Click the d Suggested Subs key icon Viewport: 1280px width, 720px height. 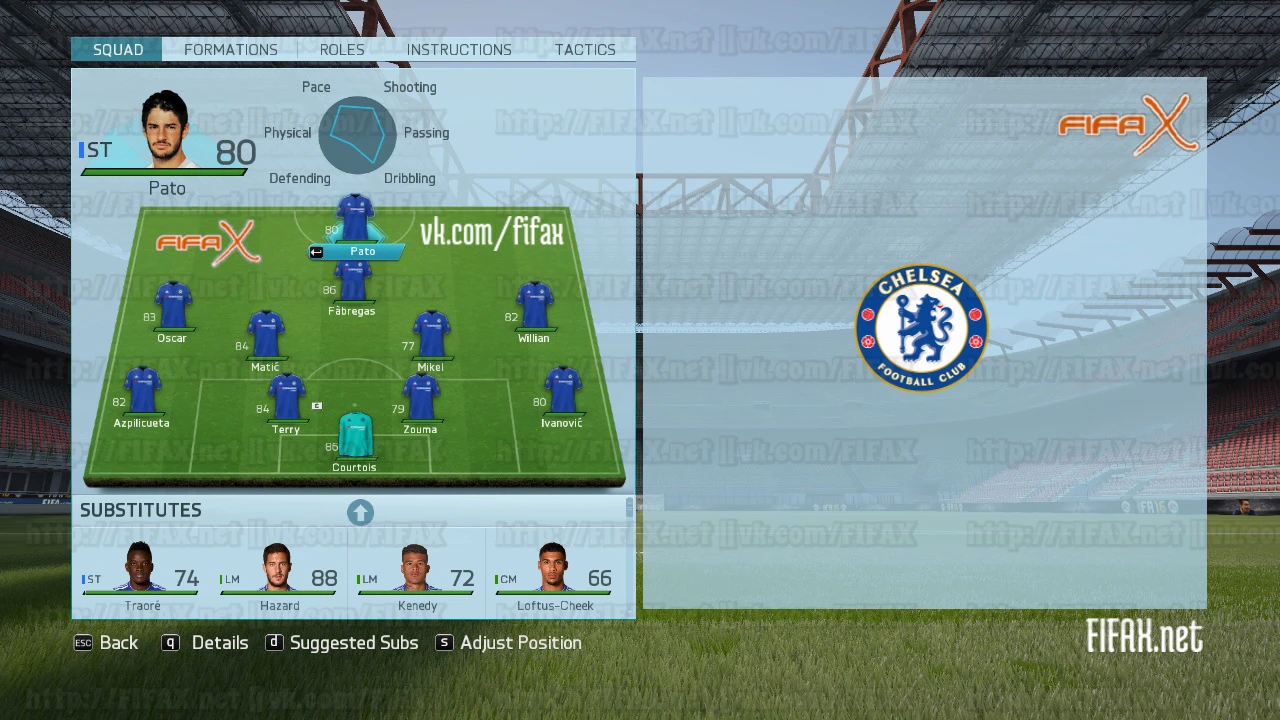(275, 643)
